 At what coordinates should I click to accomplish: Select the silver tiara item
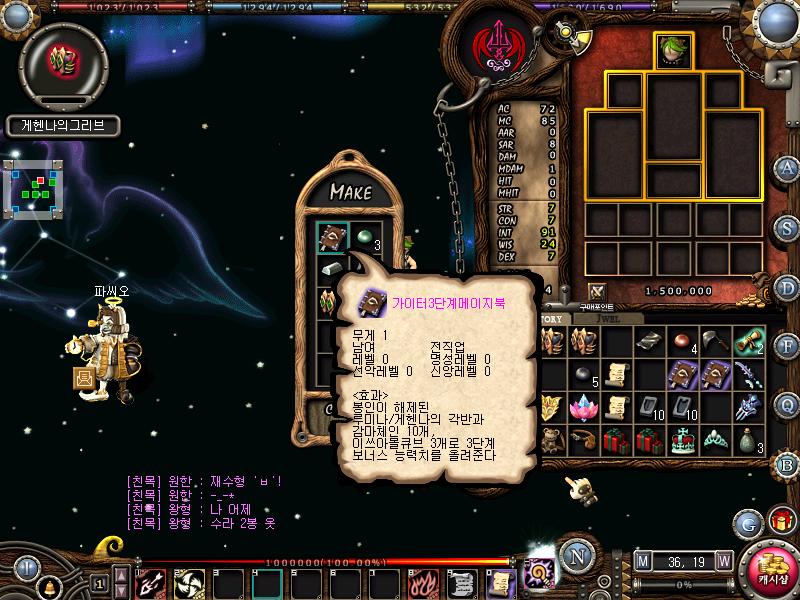point(715,440)
